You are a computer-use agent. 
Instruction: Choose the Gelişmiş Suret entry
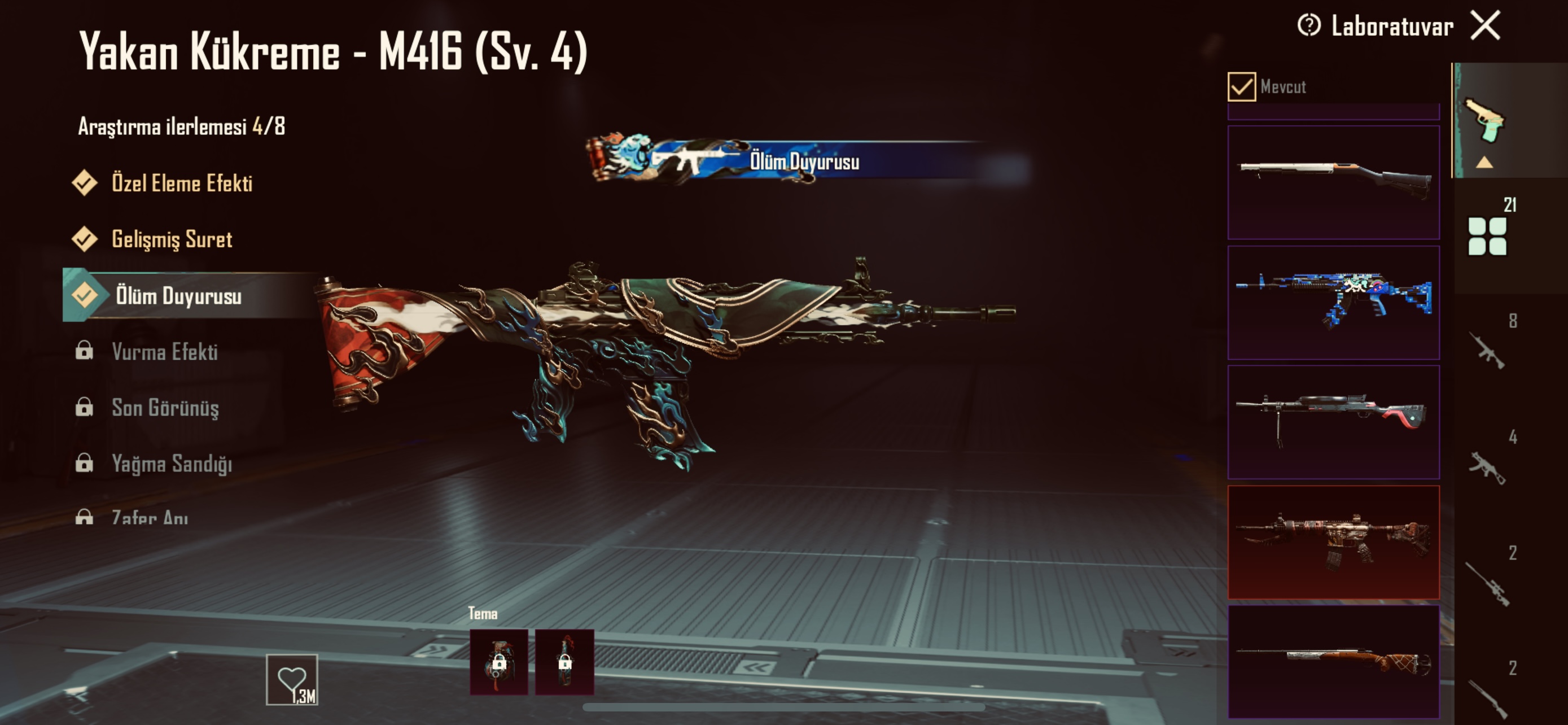click(x=171, y=239)
